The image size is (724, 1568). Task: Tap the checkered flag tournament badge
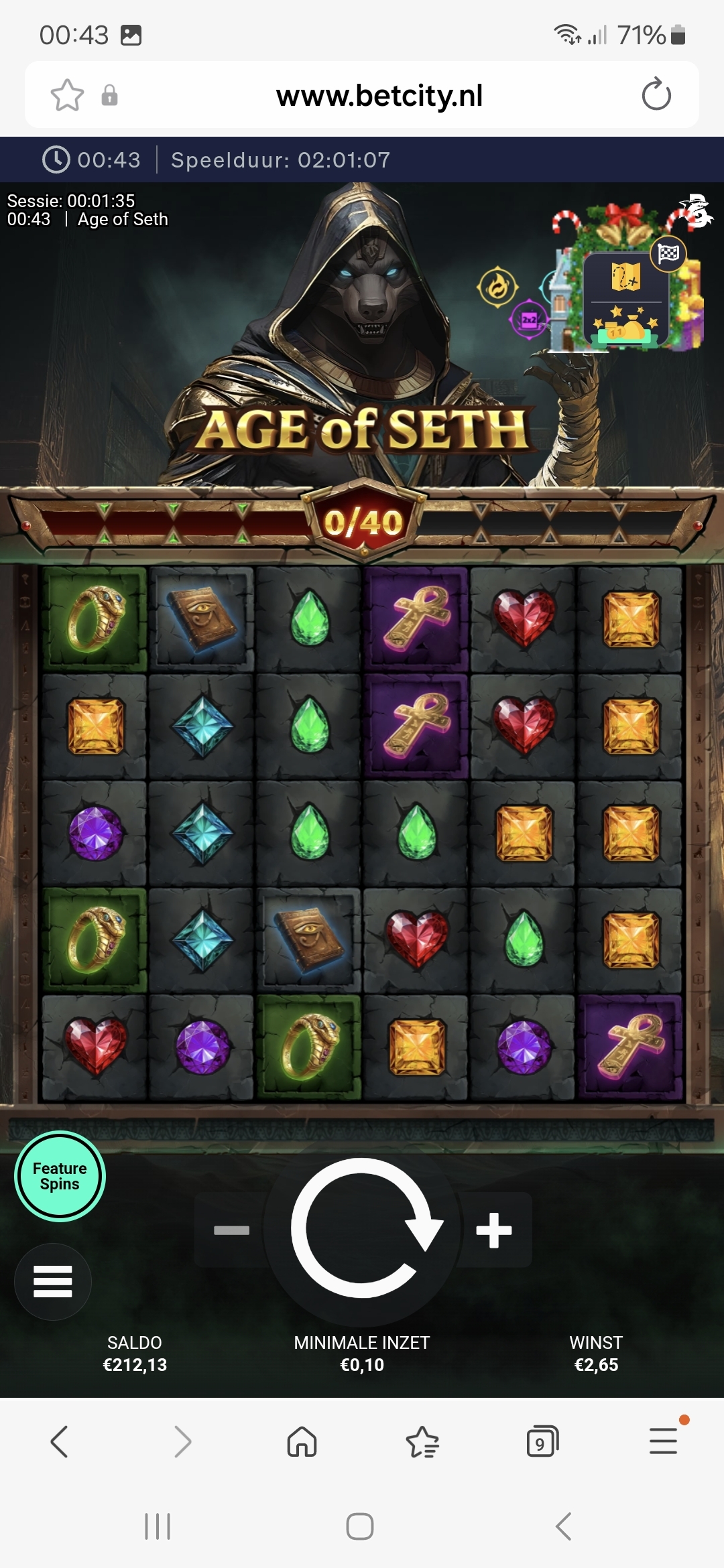(x=668, y=254)
